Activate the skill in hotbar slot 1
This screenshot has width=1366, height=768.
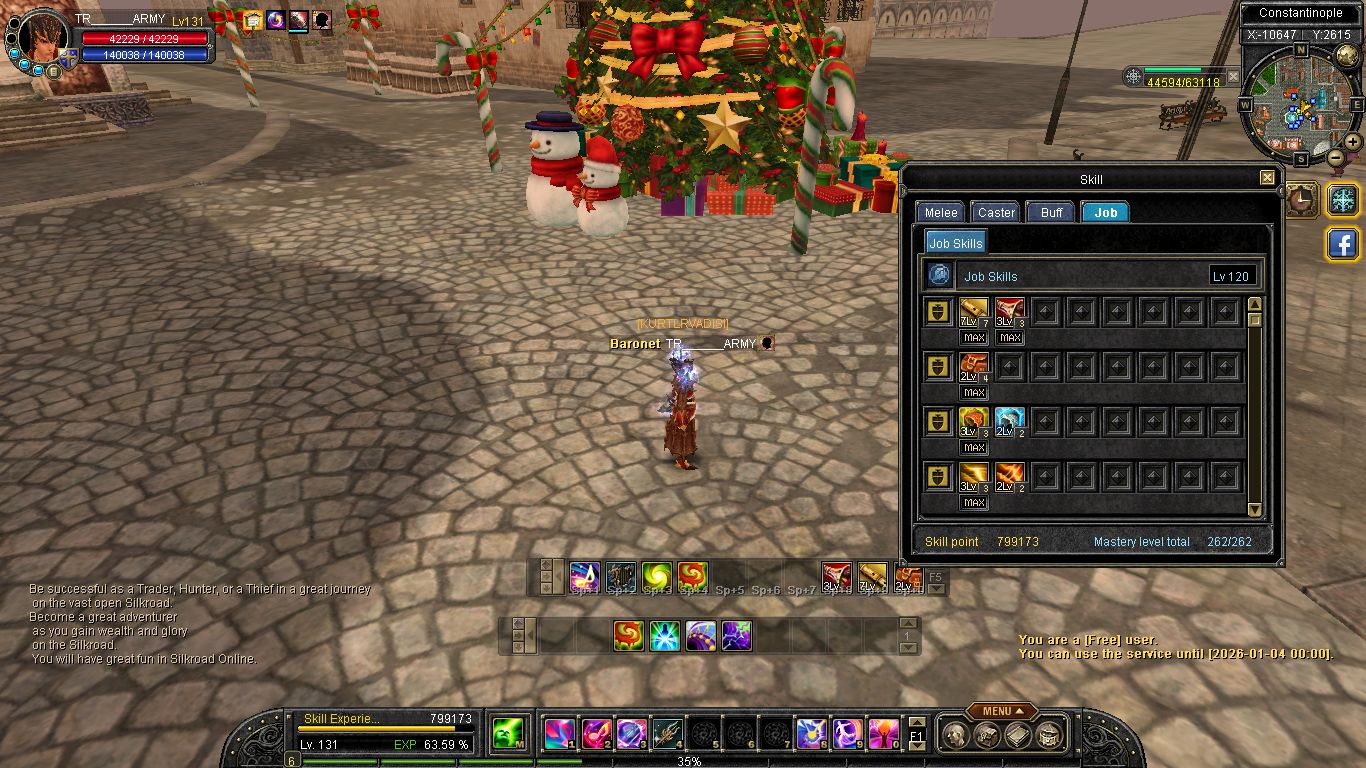pos(558,735)
